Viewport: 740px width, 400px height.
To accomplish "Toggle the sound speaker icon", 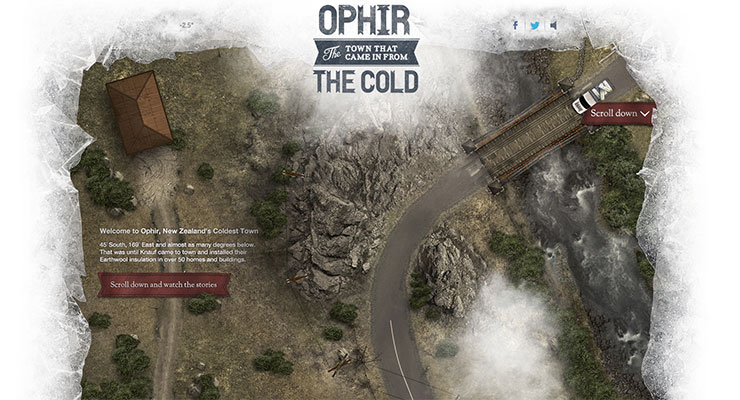I will 554,26.
